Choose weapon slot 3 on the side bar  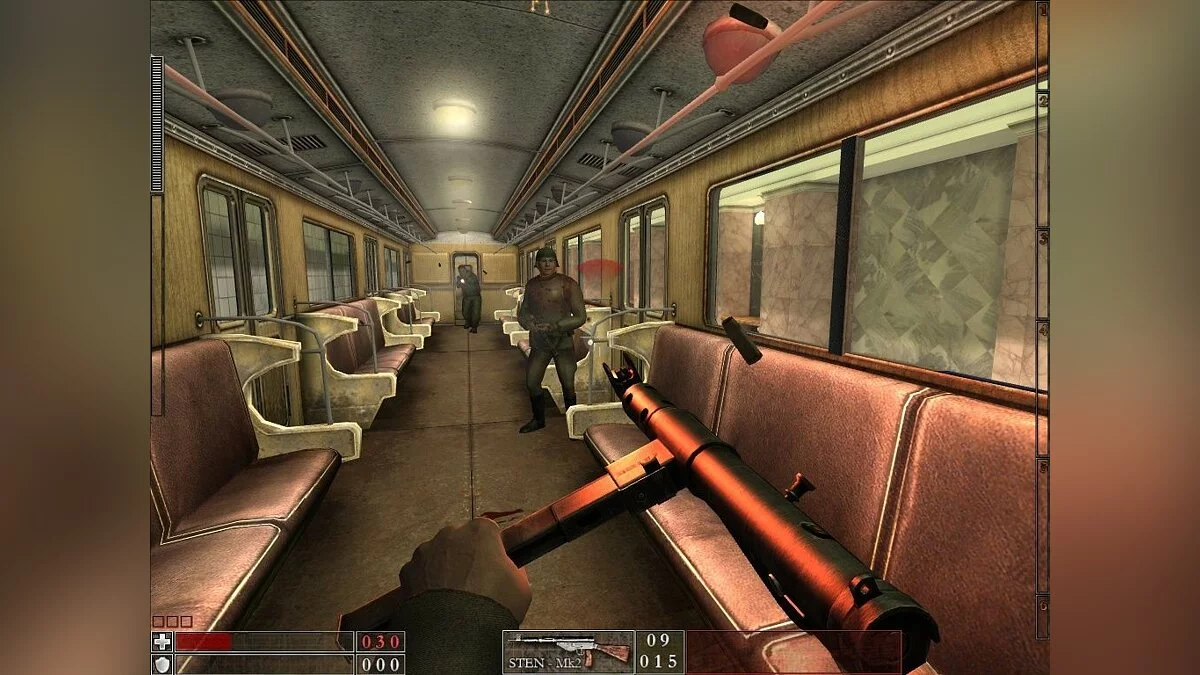[x=1042, y=238]
